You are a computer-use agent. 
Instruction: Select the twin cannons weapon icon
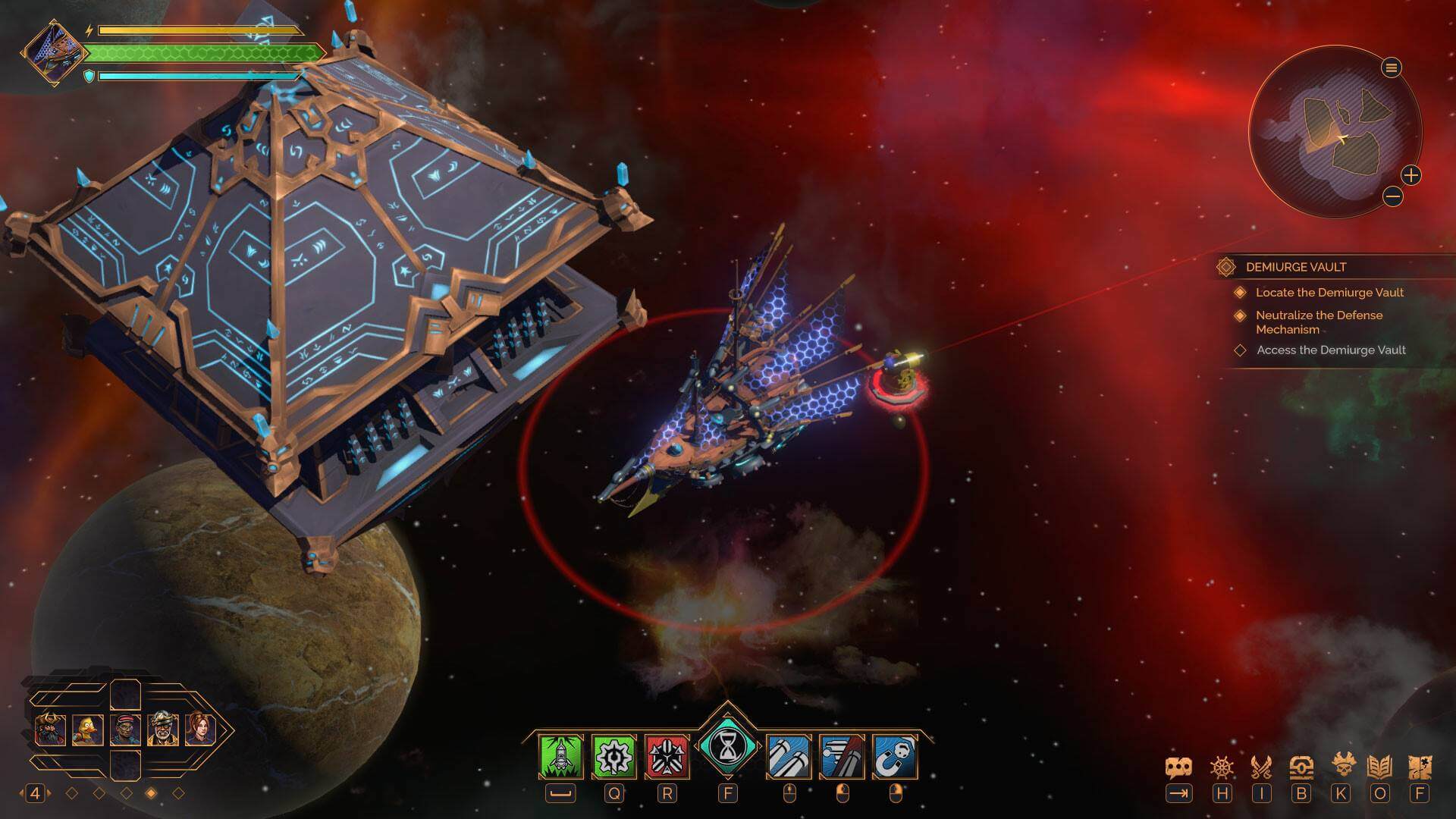click(x=789, y=756)
